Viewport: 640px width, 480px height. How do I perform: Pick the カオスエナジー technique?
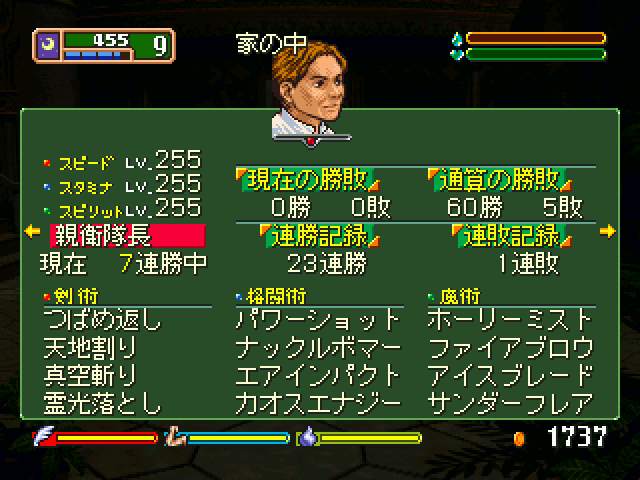click(x=319, y=403)
